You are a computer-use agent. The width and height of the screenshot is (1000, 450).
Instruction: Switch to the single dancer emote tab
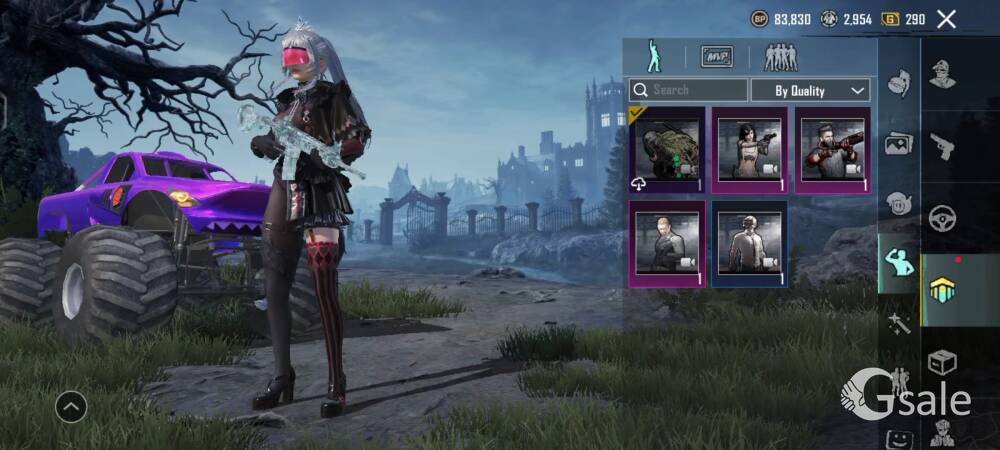pos(652,56)
